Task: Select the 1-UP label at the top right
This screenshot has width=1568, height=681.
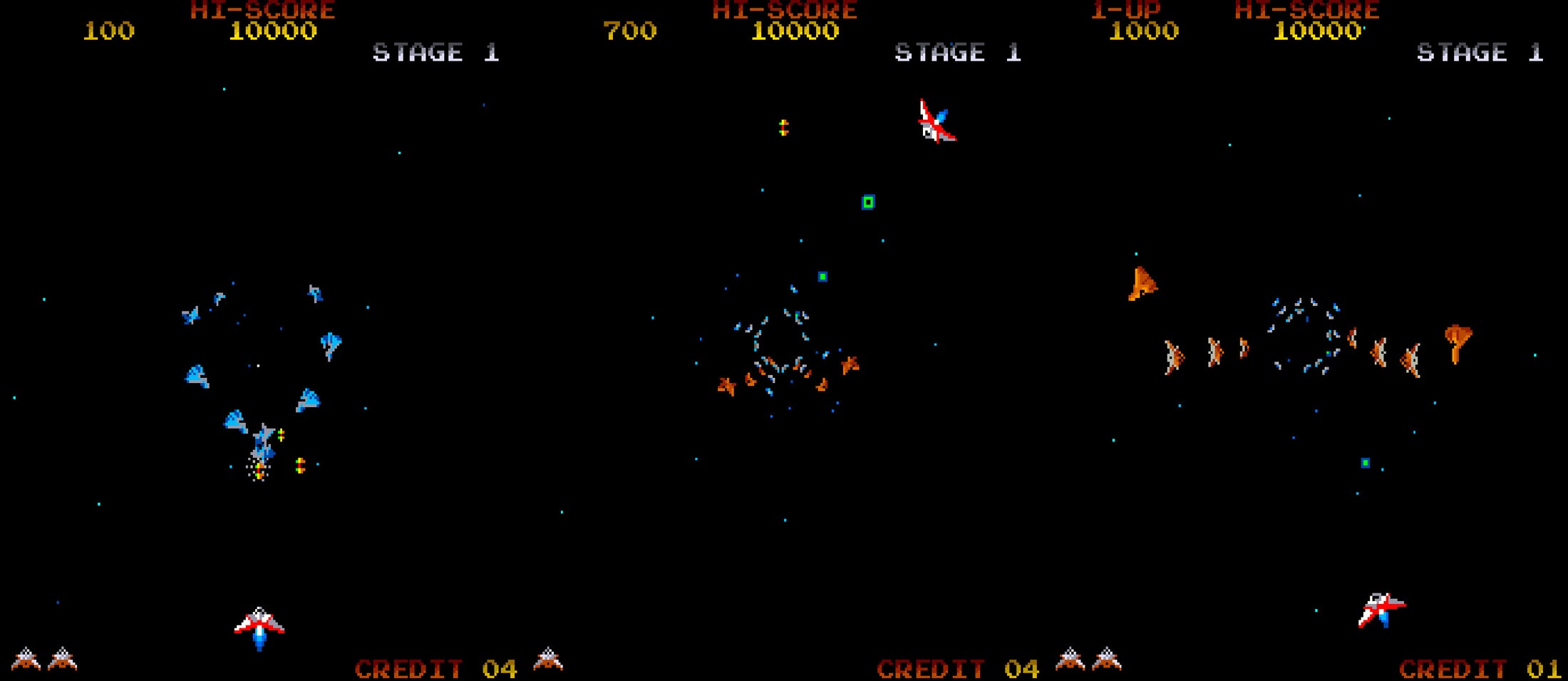Action: 1126,11
